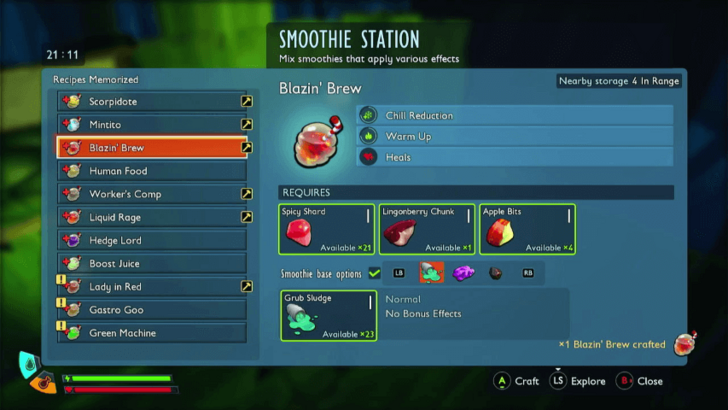Pick the dark lump smoothie base option
Image resolution: width=728 pixels, height=410 pixels.
pos(495,272)
